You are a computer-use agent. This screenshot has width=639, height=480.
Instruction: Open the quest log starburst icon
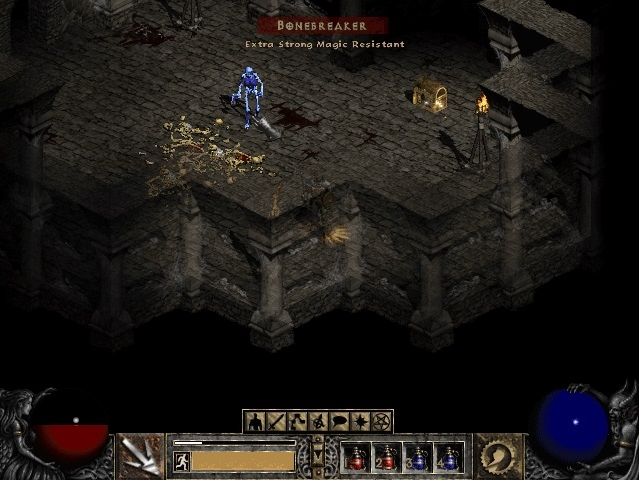(360, 421)
